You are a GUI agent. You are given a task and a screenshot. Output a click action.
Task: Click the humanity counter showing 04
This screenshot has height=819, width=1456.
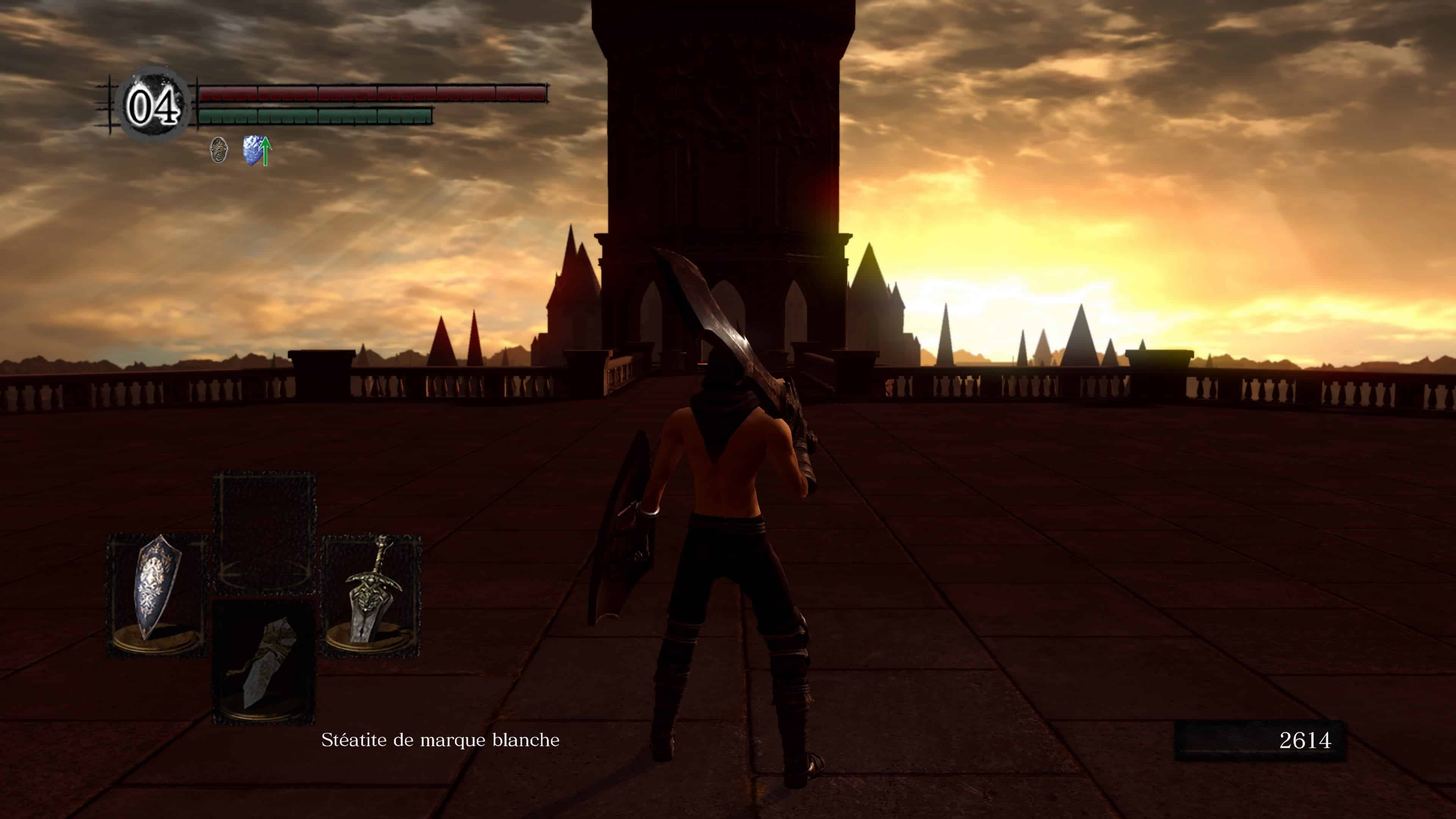coord(152,104)
